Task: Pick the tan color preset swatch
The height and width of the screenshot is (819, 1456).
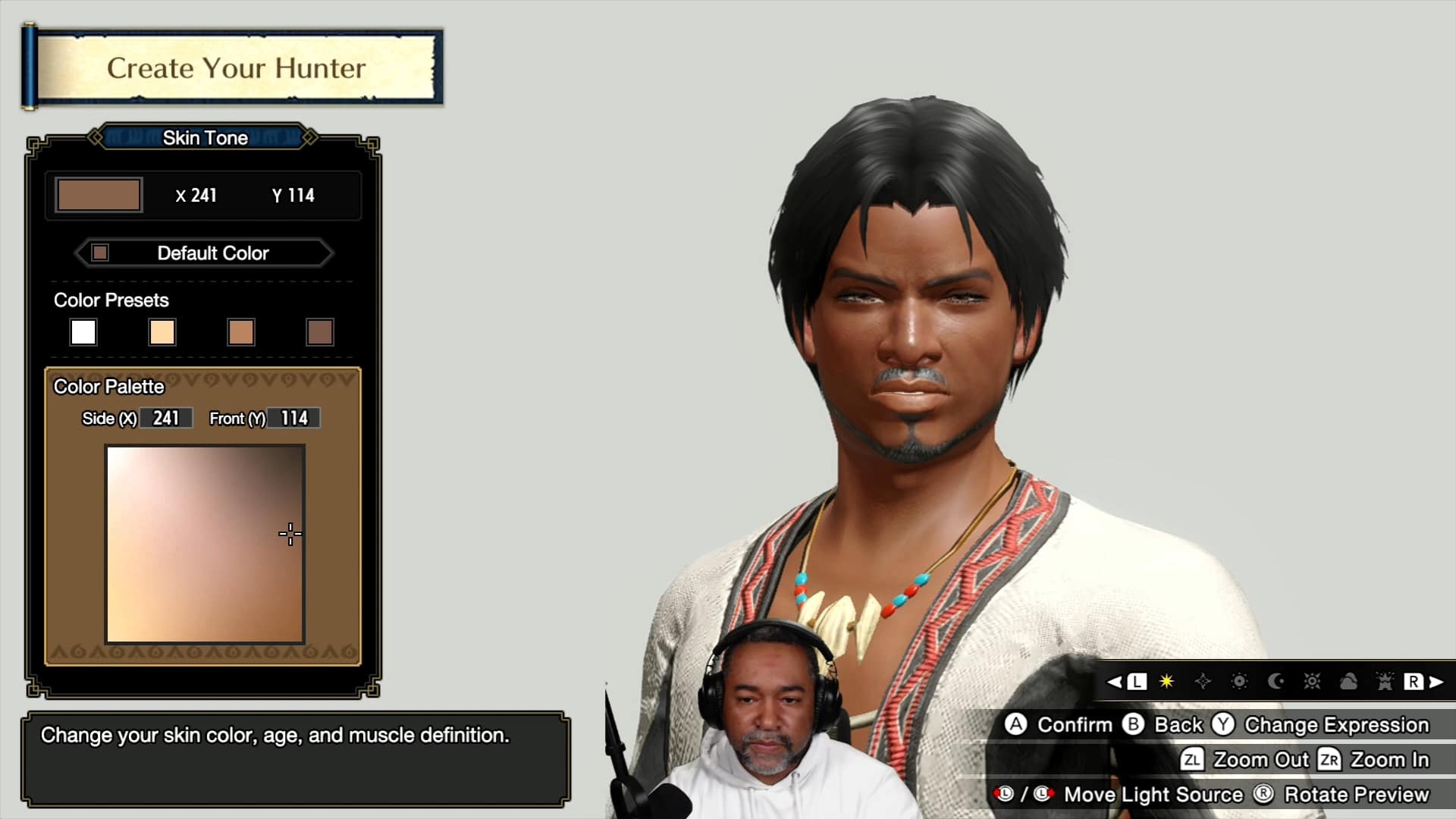Action: tap(241, 332)
